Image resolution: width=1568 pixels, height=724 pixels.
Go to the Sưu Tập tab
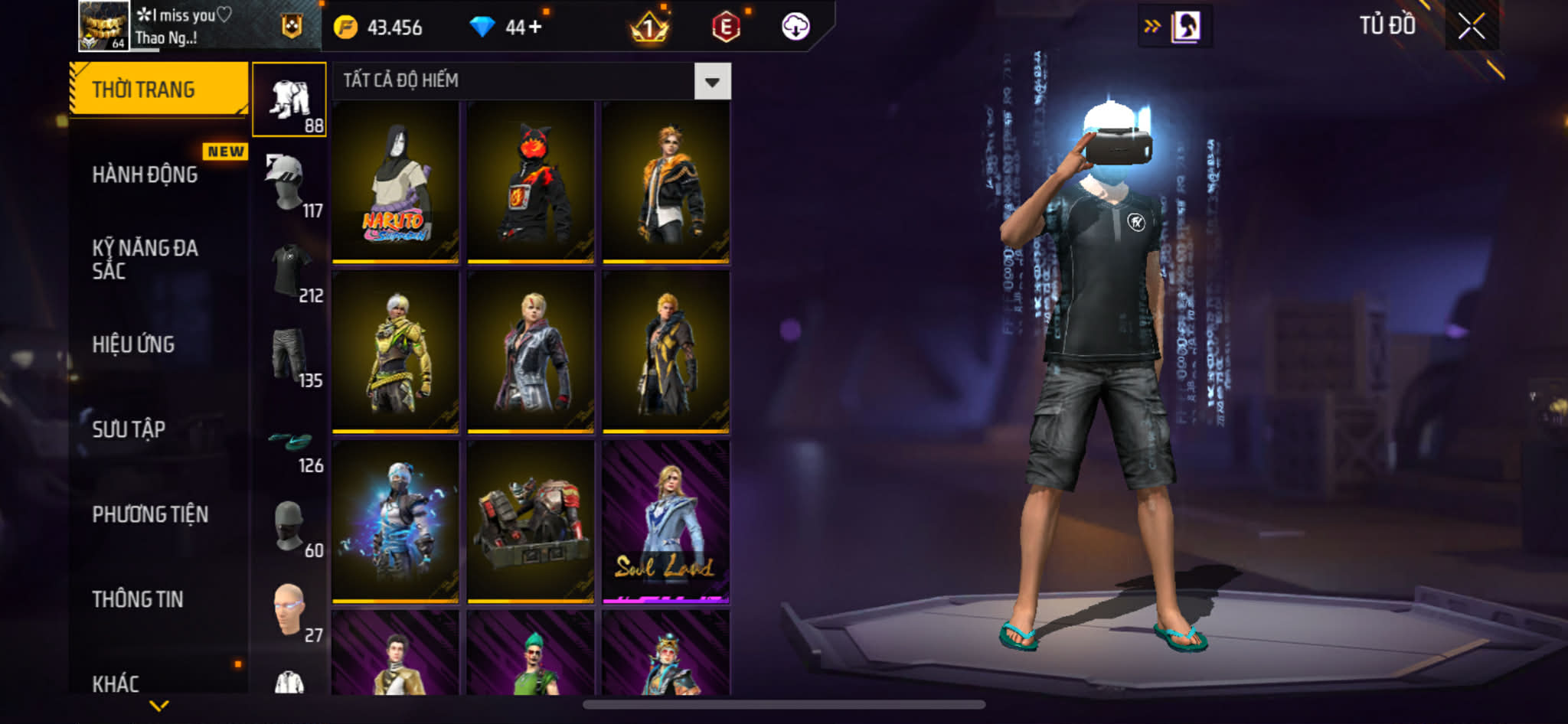coord(129,429)
